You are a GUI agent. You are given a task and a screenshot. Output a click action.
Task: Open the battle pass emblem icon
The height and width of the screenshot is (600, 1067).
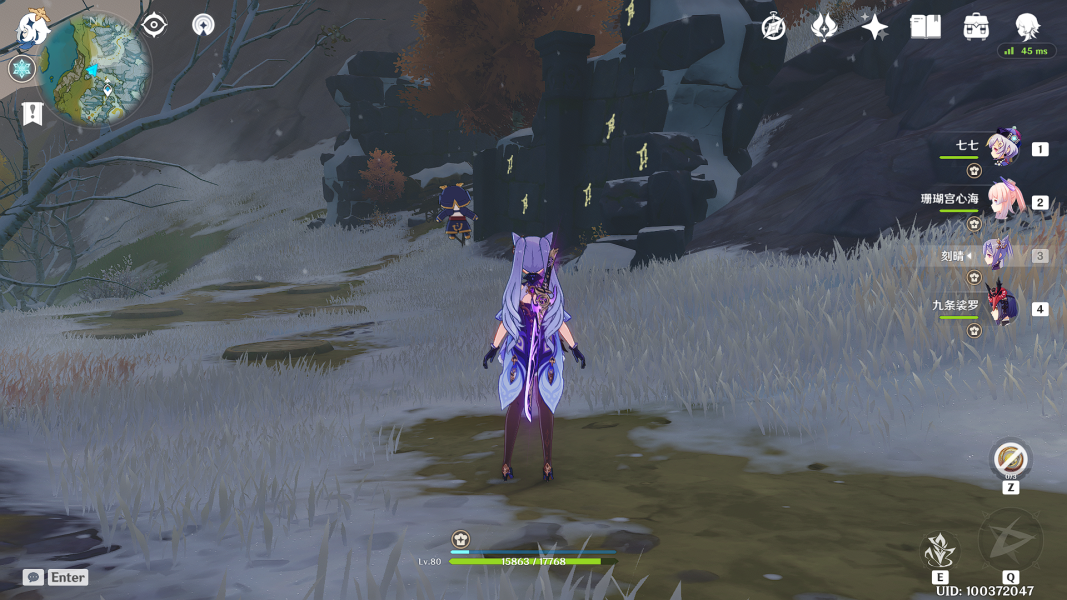(824, 27)
